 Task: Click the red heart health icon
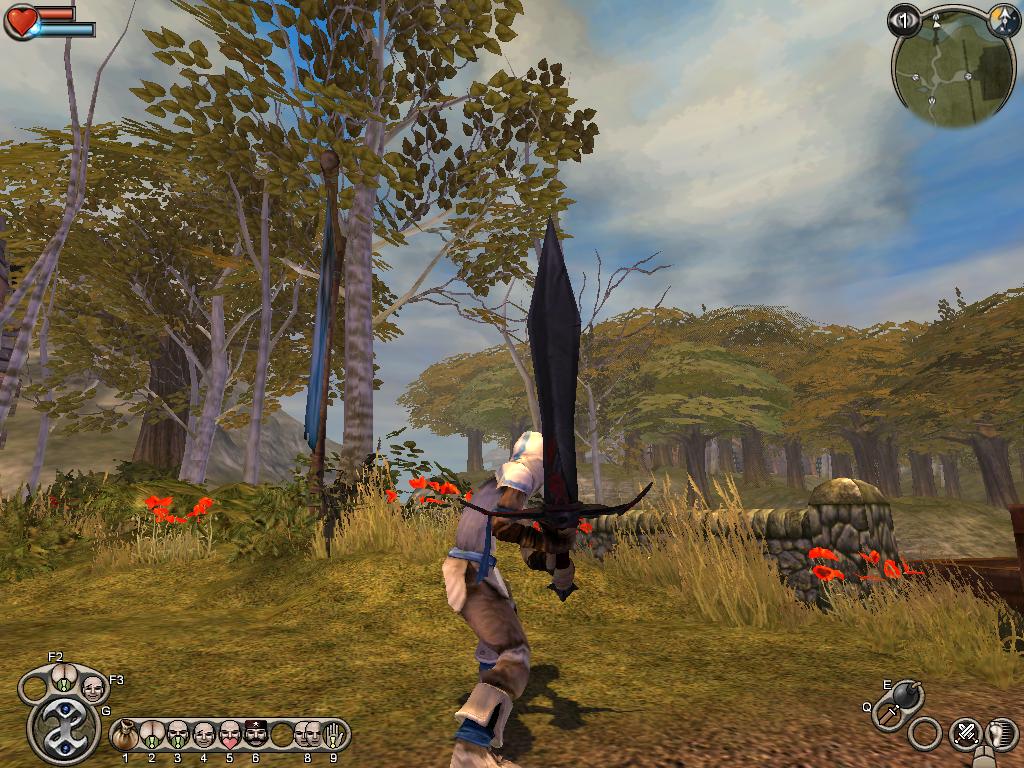point(21,22)
